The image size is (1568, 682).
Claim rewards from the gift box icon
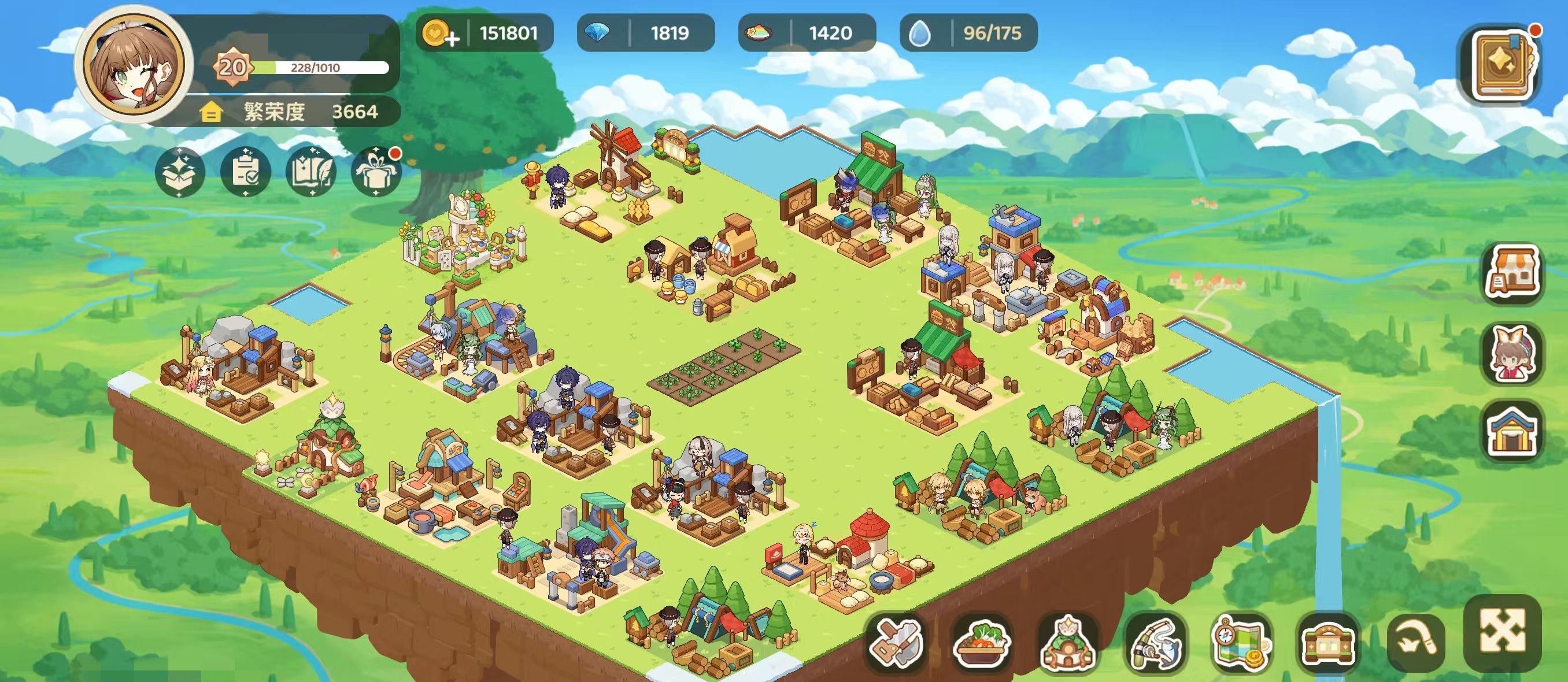(376, 172)
